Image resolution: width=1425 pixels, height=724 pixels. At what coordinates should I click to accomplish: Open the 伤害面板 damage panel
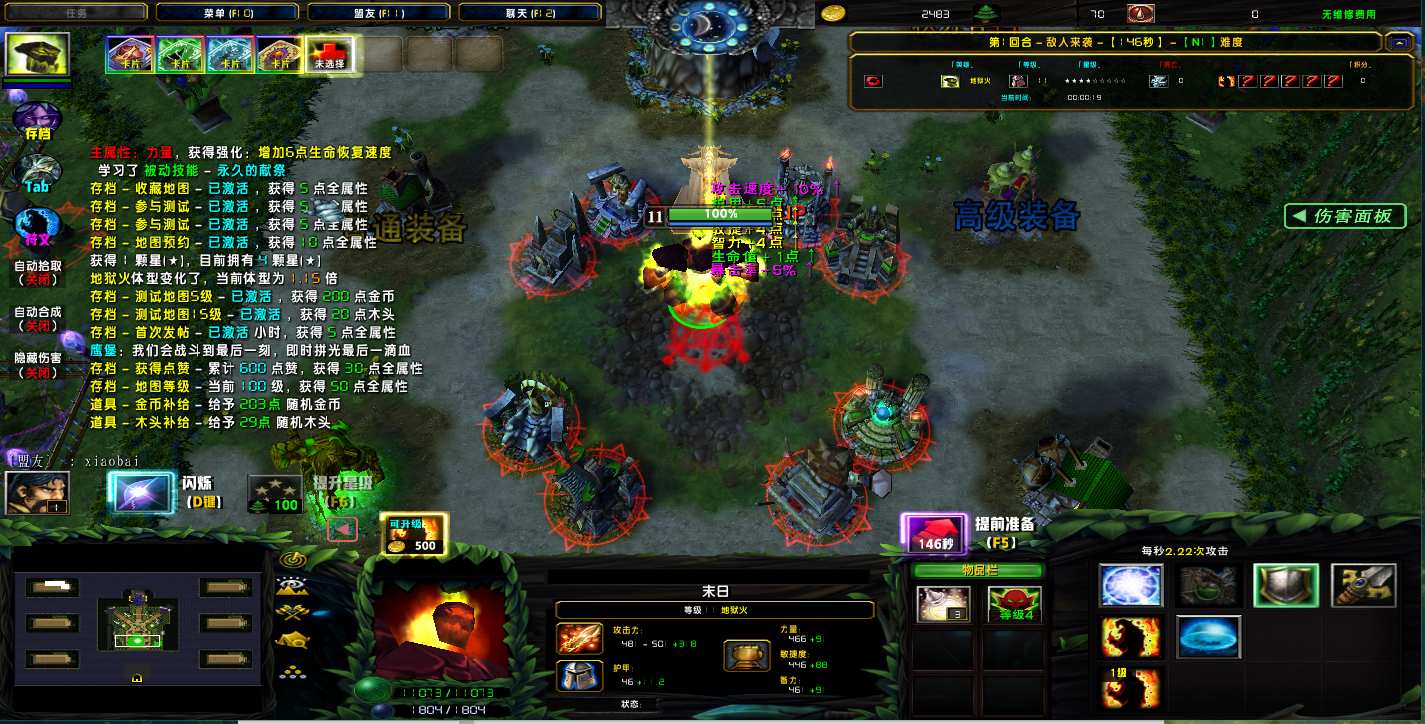click(1345, 216)
